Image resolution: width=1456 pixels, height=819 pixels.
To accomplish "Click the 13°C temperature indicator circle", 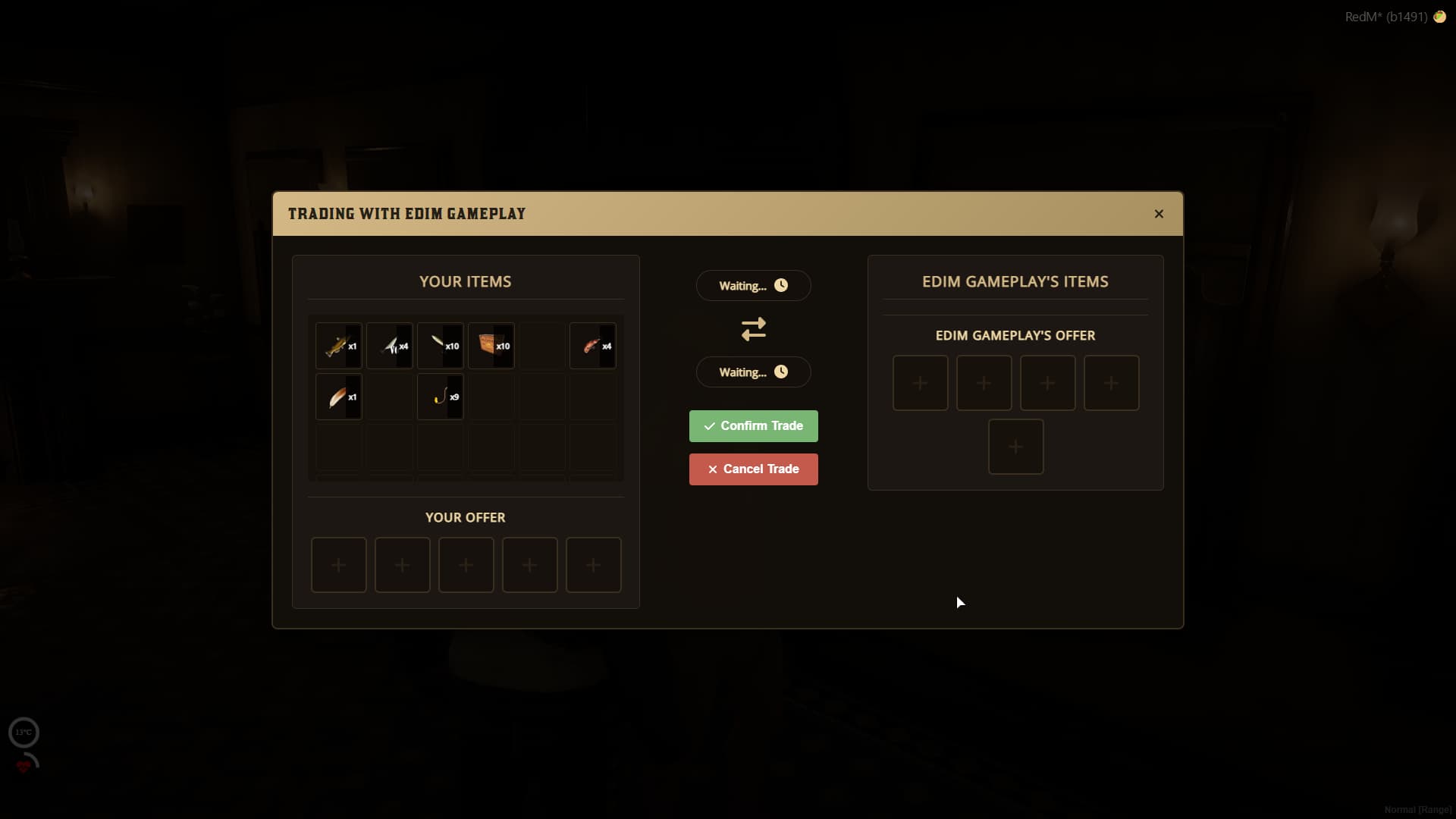I will (x=24, y=732).
